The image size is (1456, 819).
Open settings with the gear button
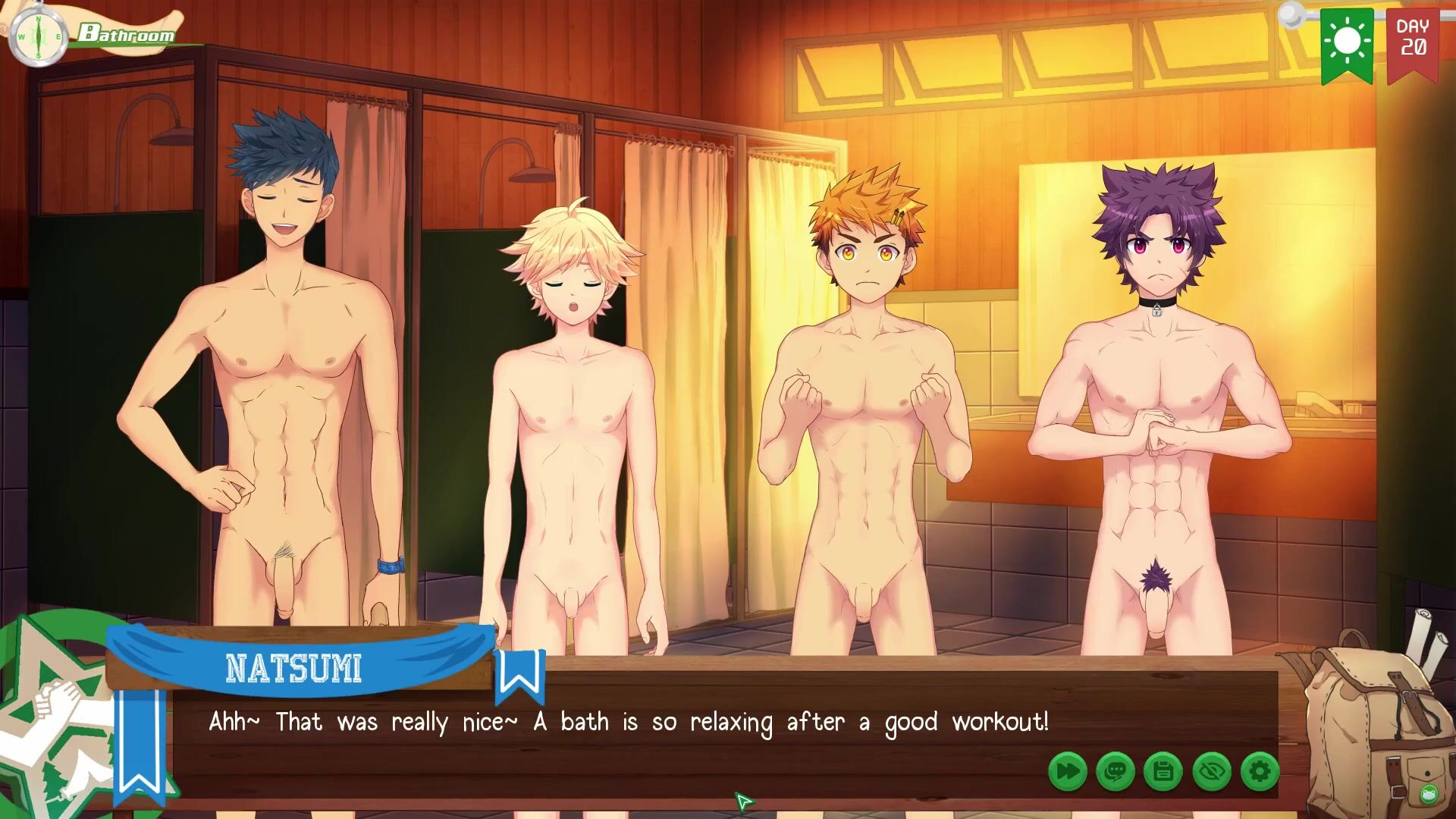pyautogui.click(x=1260, y=772)
